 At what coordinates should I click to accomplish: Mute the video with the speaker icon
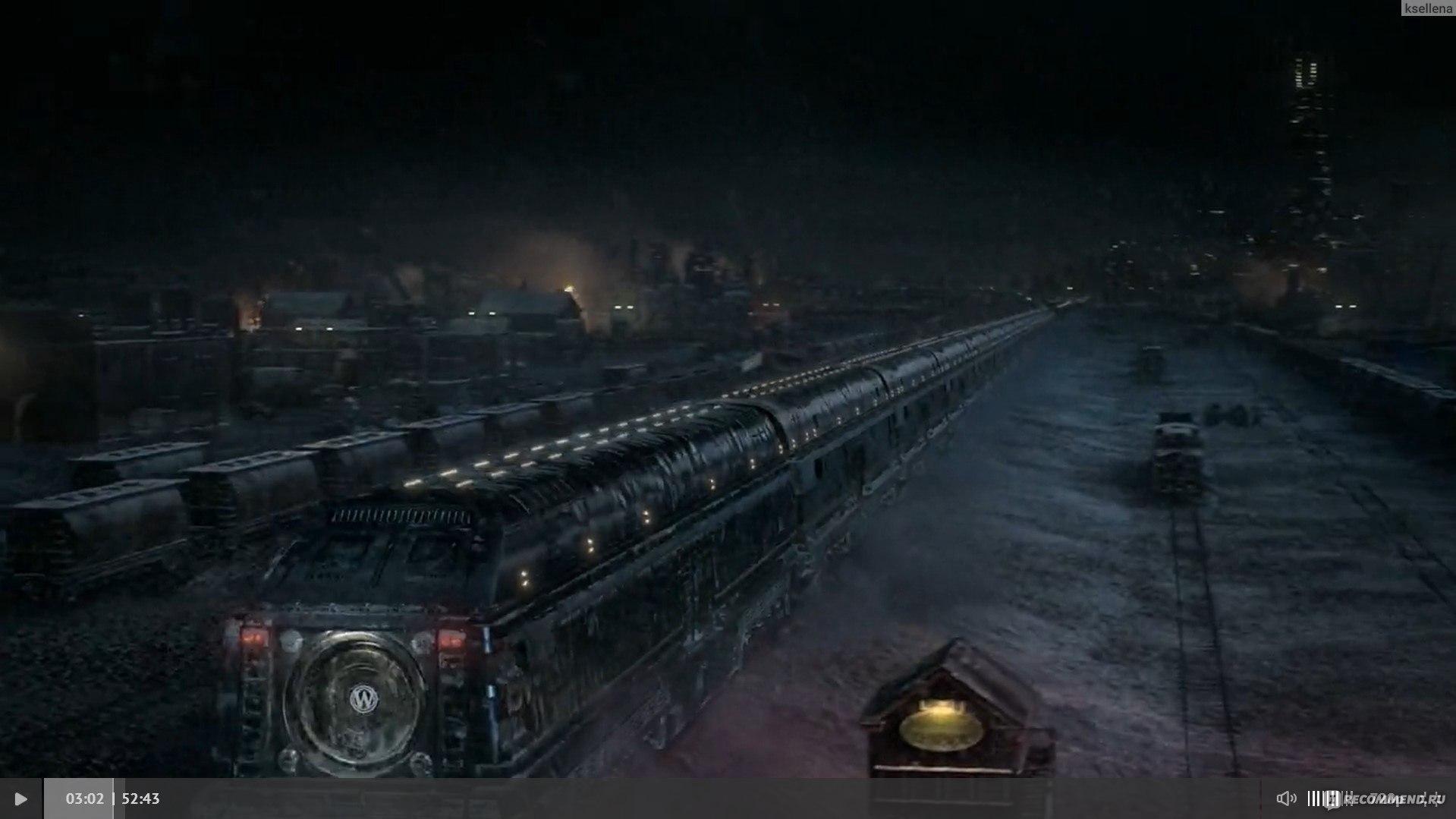1285,799
